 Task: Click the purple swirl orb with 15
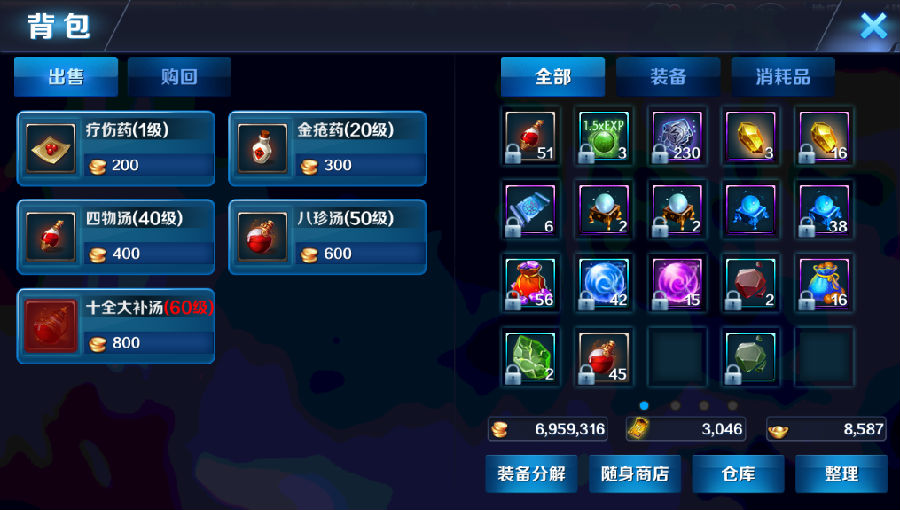[677, 283]
